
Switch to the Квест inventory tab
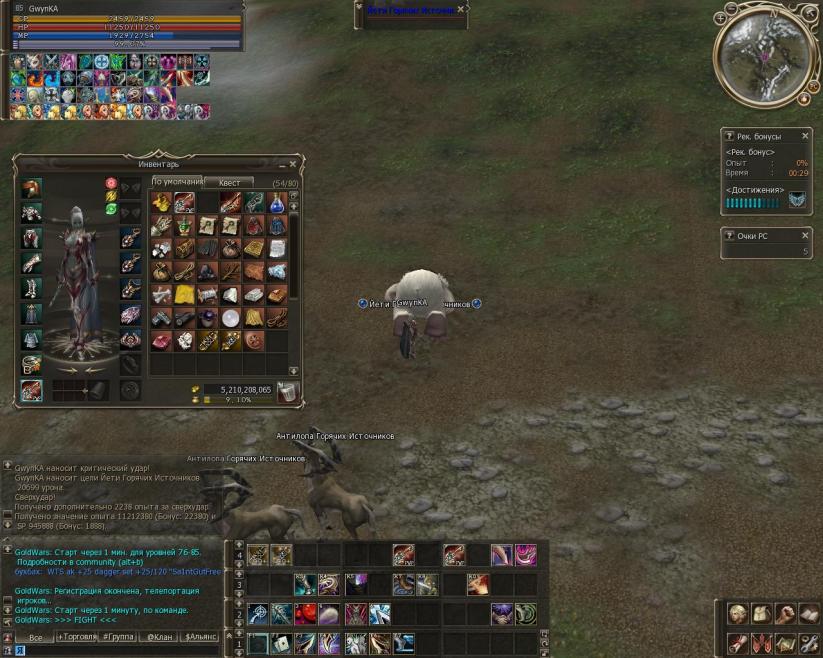click(x=229, y=183)
